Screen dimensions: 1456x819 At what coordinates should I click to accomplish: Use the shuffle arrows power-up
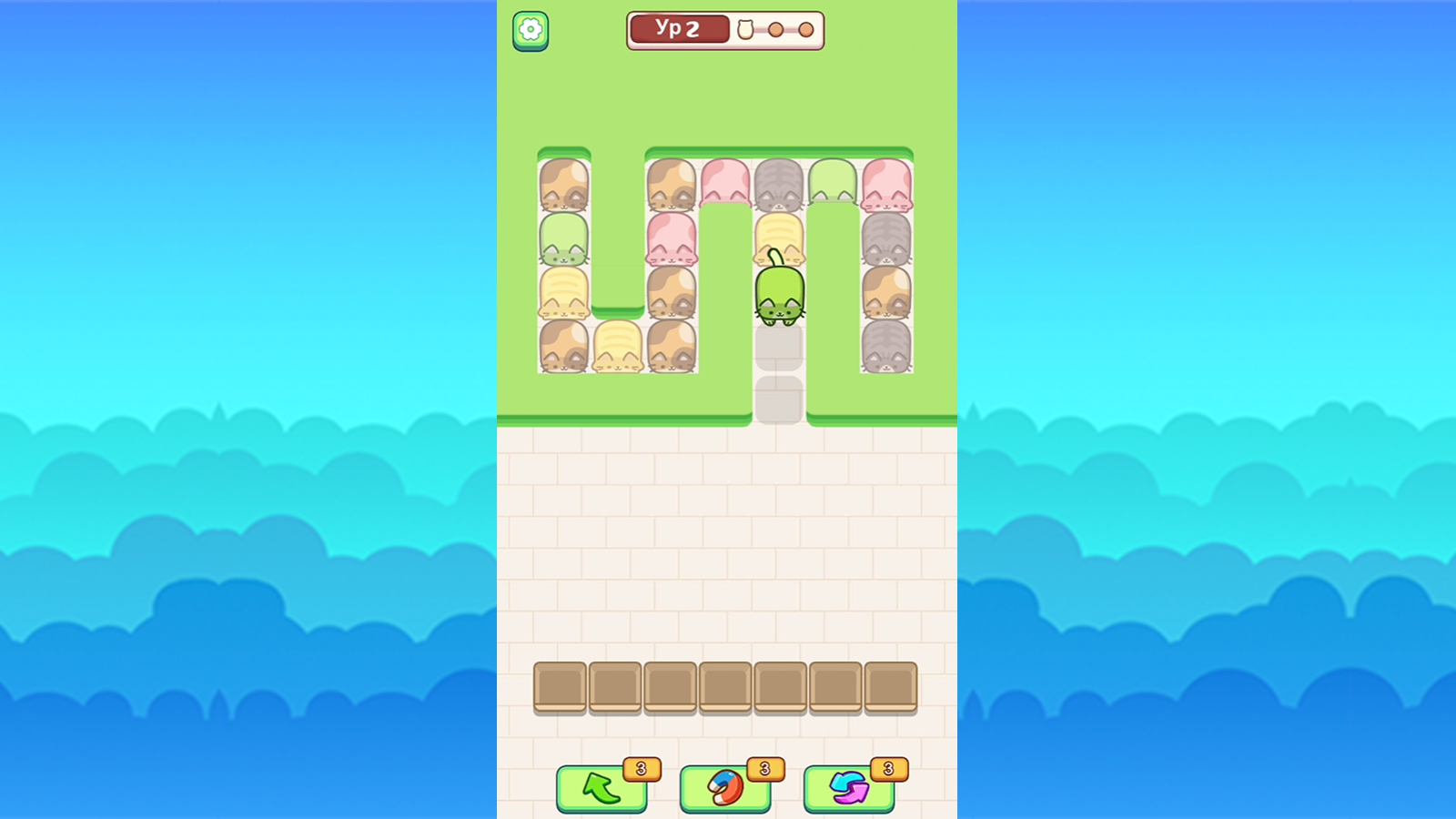coord(849,786)
